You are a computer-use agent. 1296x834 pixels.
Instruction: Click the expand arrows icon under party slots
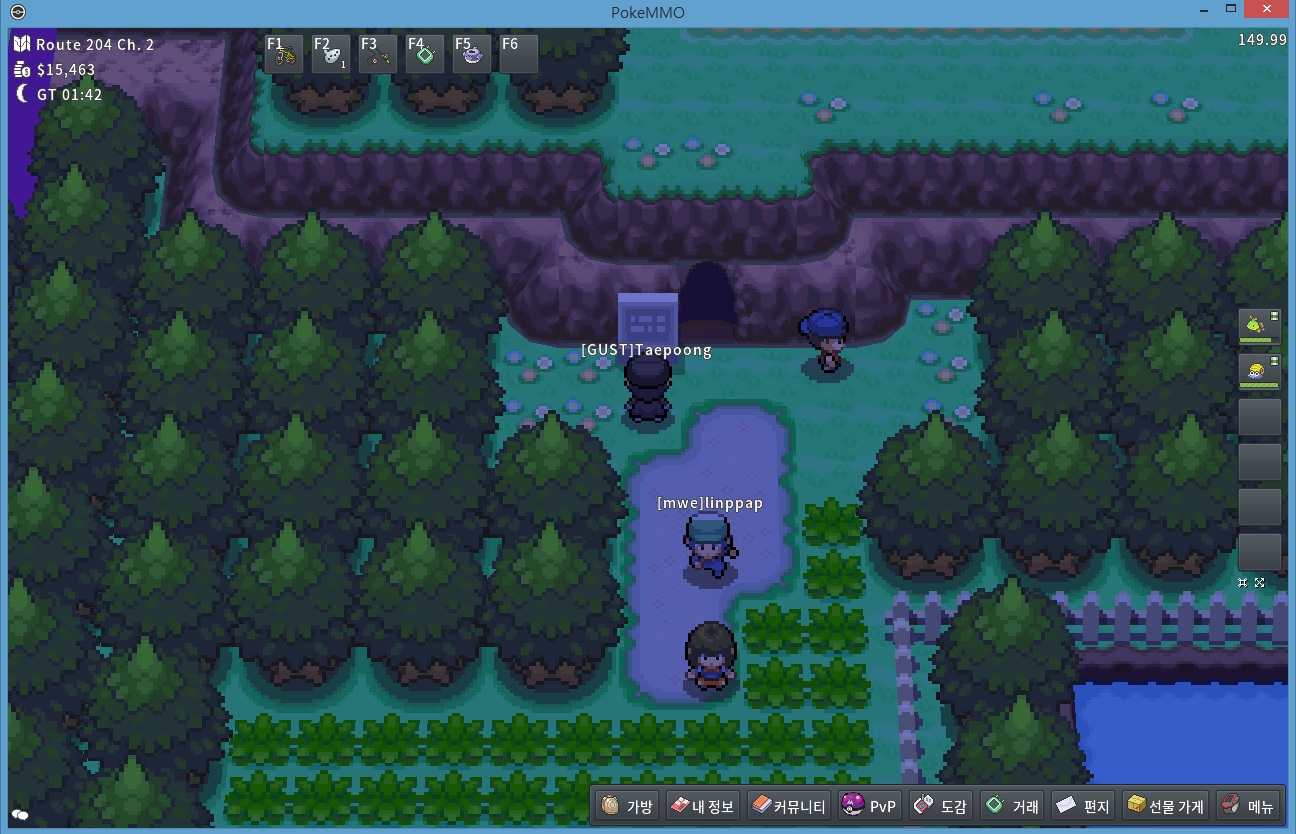1260,582
